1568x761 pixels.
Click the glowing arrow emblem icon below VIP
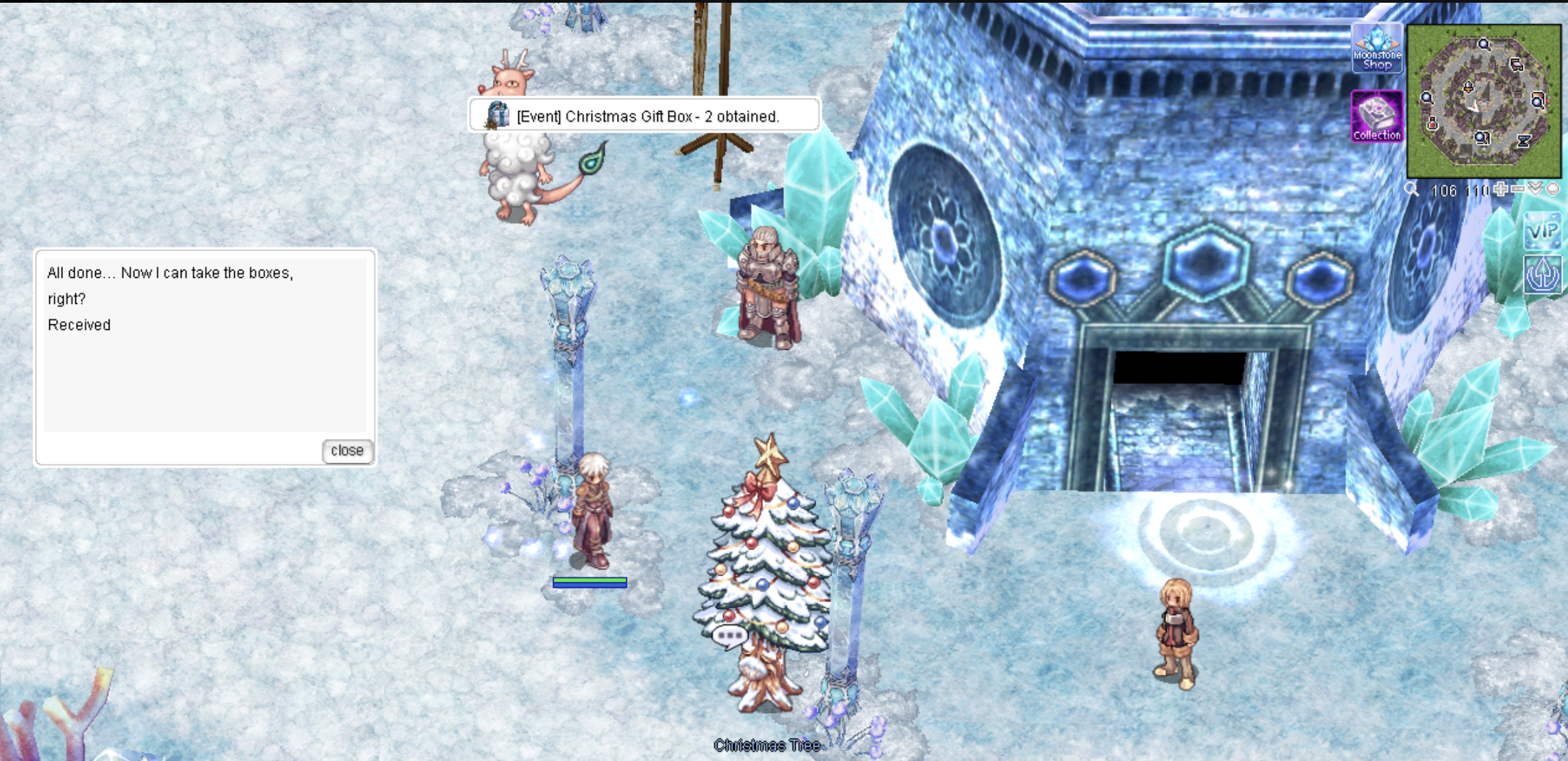point(1543,275)
